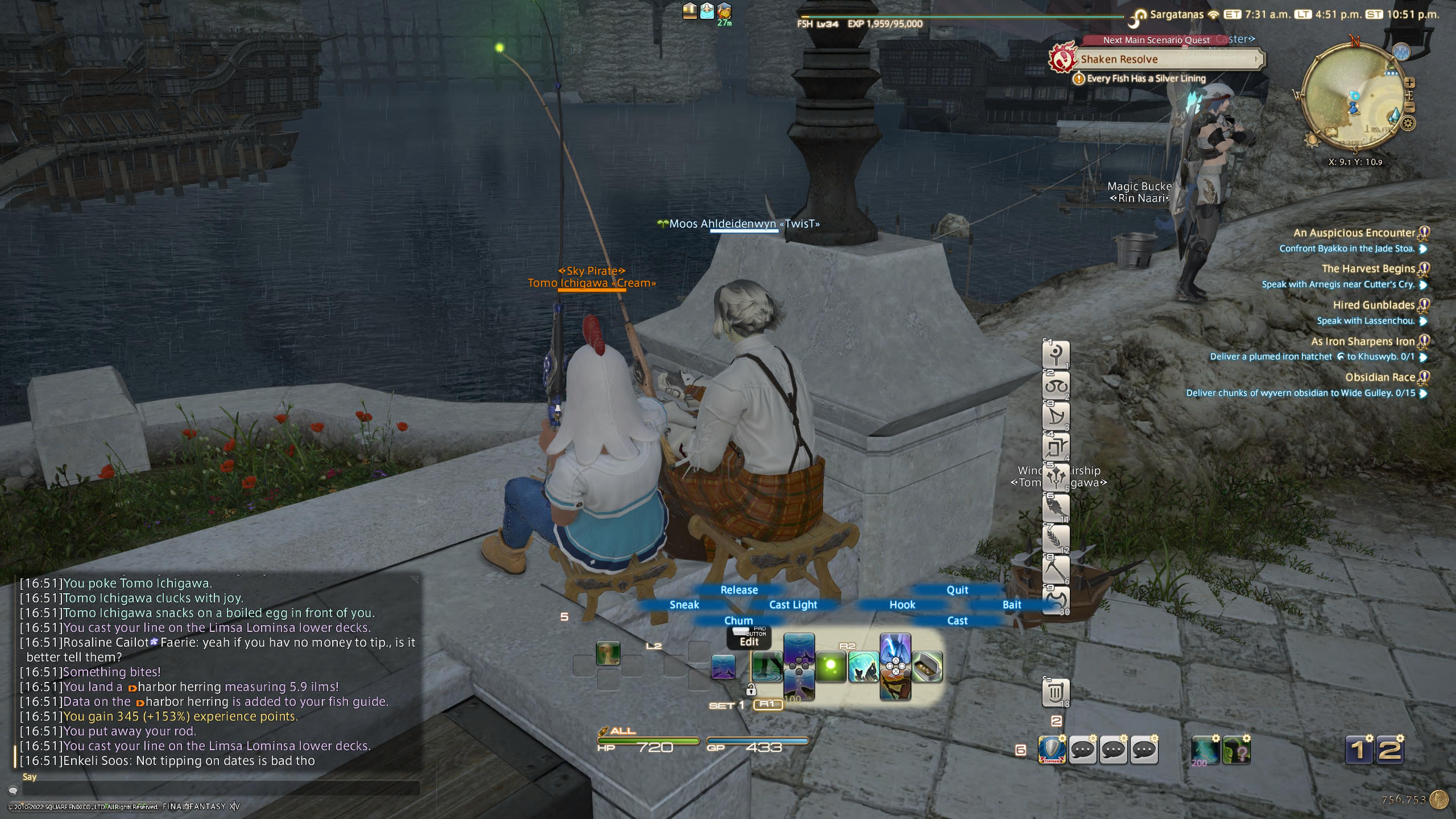The image size is (1456, 819).
Task: Open the Hired Gunblades quest entry
Action: coord(1373,305)
